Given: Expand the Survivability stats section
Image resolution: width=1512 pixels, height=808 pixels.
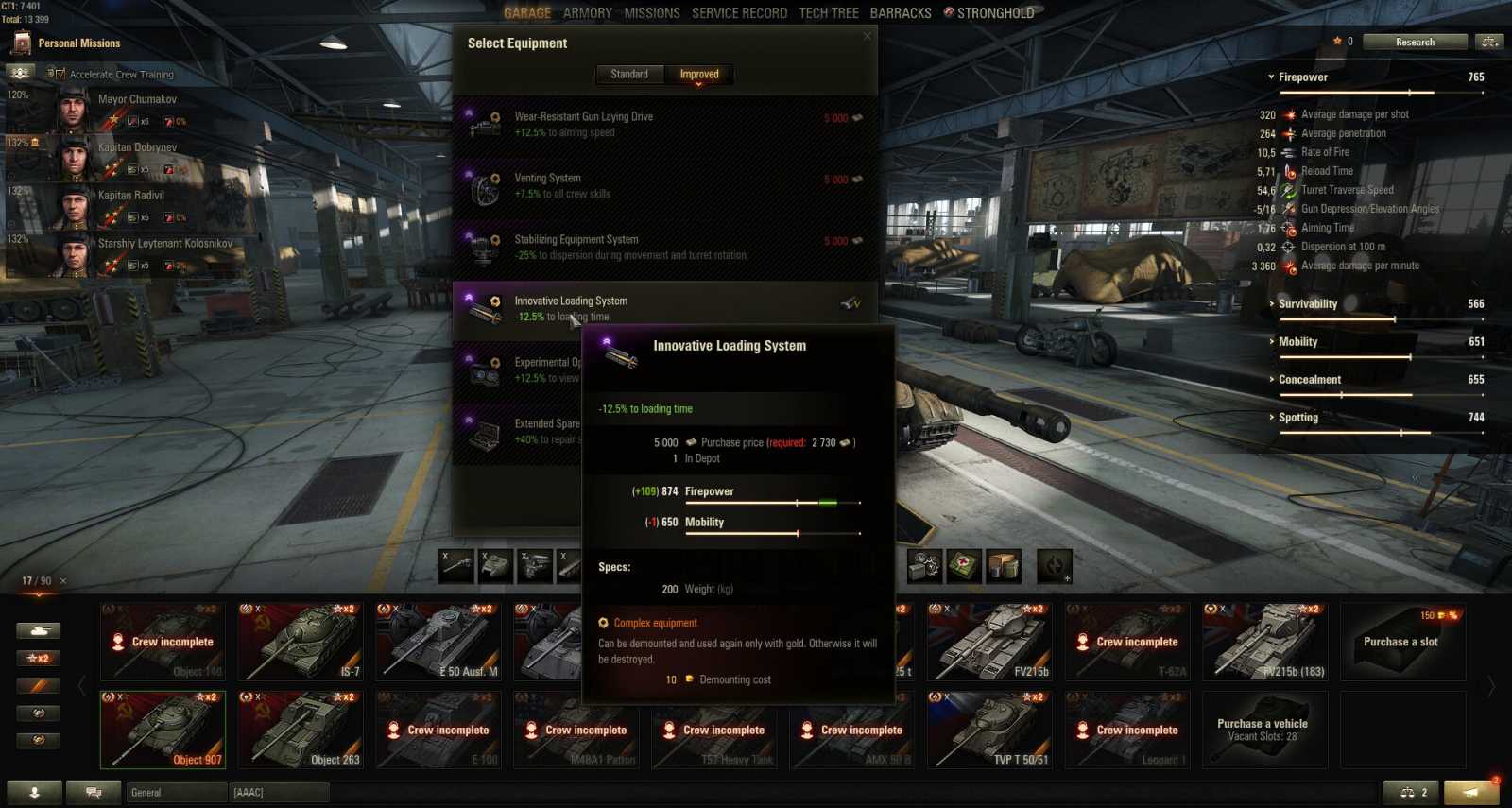Looking at the screenshot, I should coord(1308,304).
